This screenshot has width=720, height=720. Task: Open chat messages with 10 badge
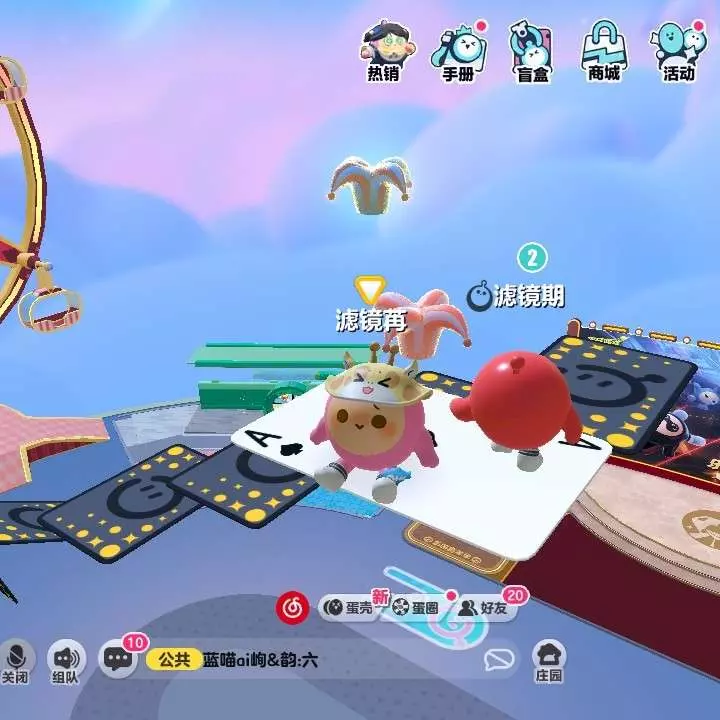tap(118, 659)
